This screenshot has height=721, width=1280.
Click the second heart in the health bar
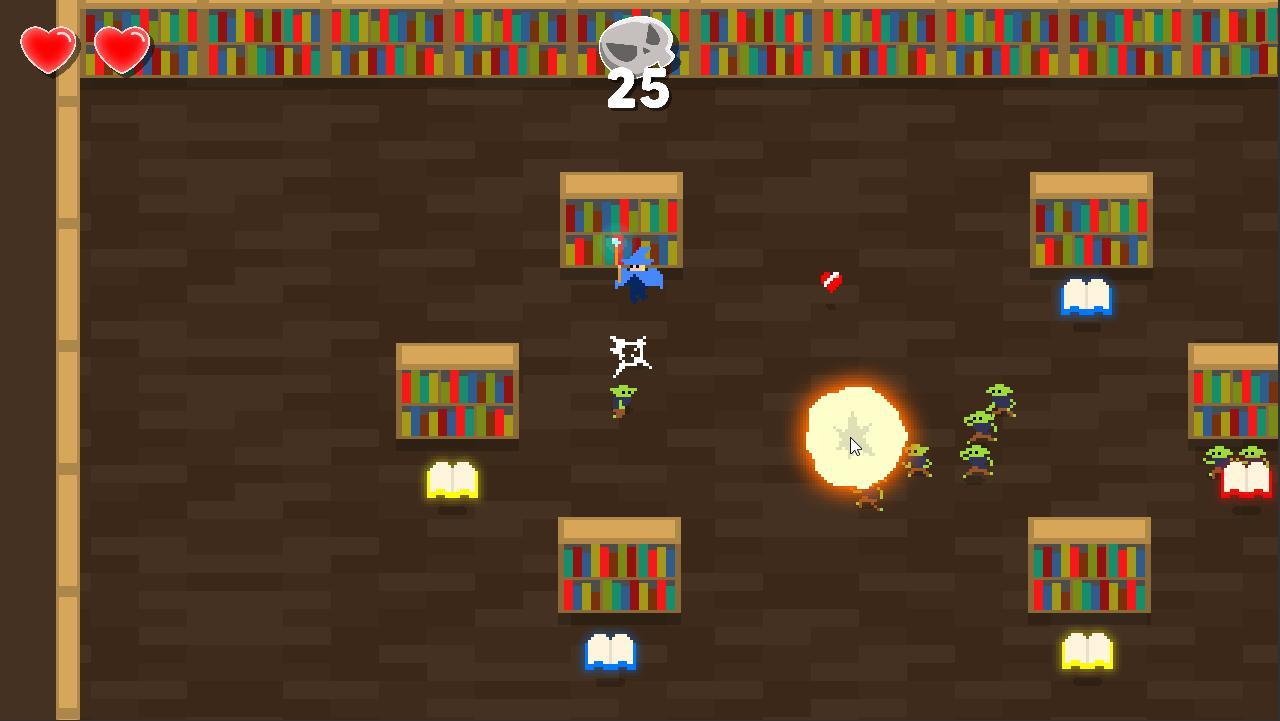pyautogui.click(x=119, y=48)
